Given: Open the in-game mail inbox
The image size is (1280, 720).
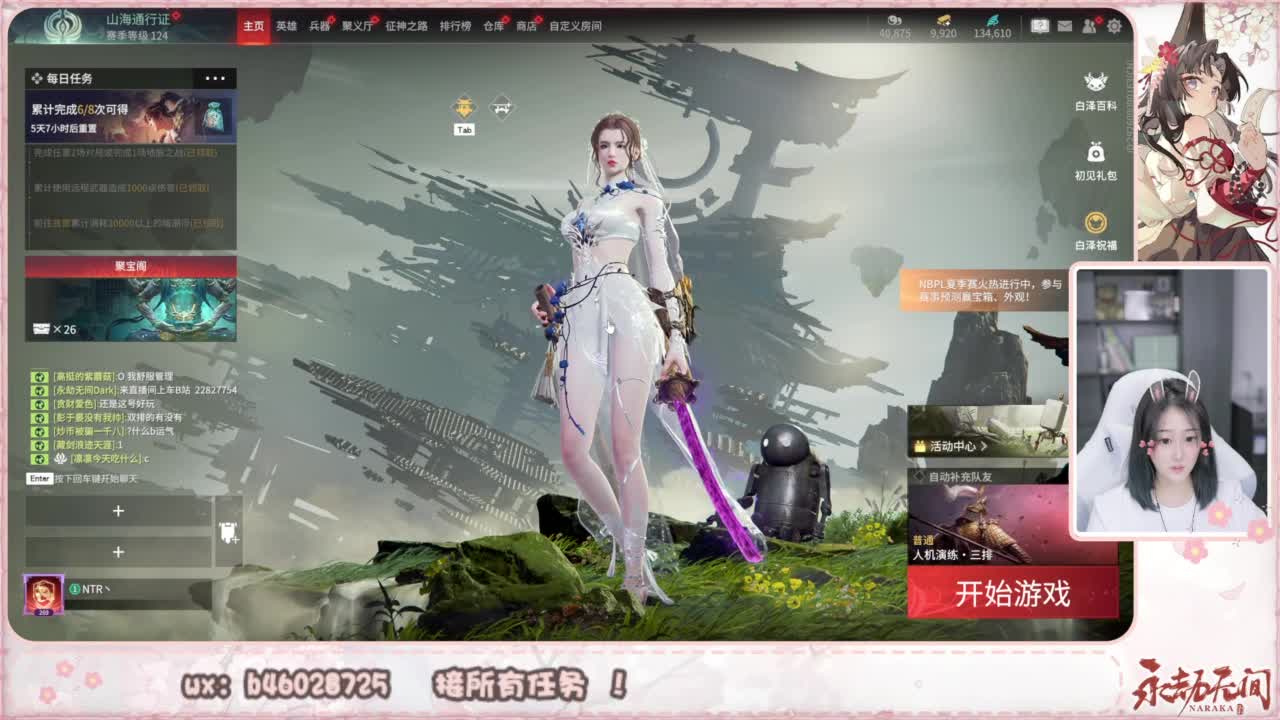Looking at the screenshot, I should pyautogui.click(x=1064, y=25).
